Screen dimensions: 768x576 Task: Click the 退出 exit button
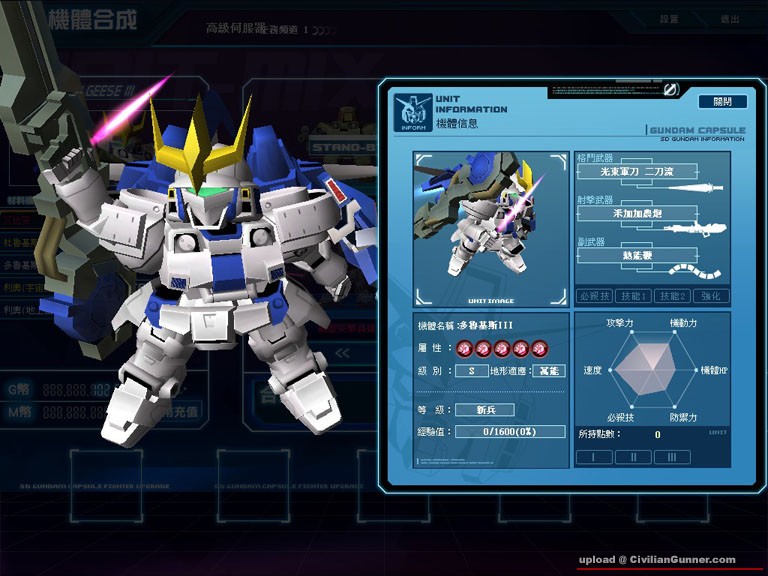click(x=729, y=19)
